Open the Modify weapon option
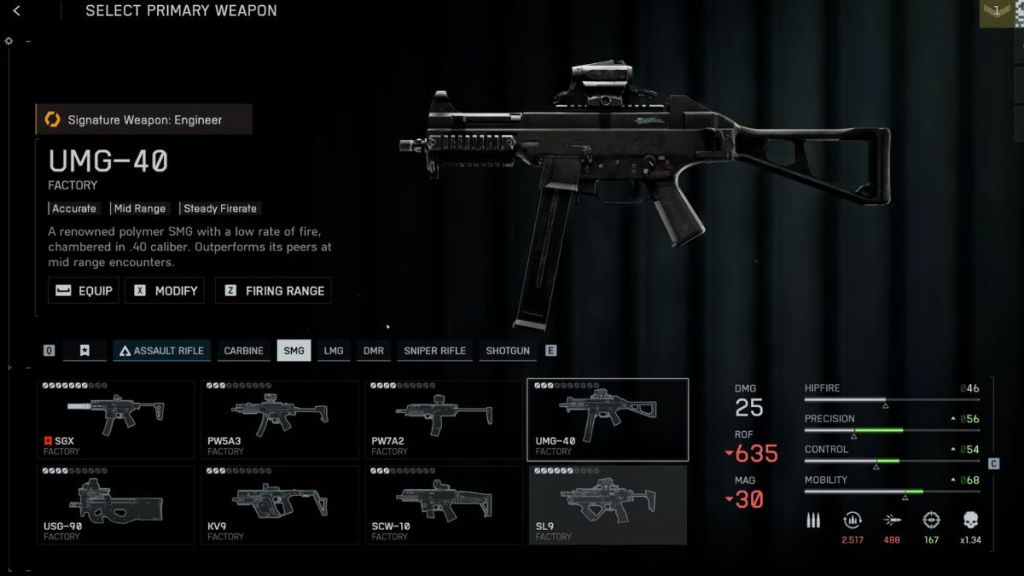This screenshot has width=1024, height=576. point(166,291)
